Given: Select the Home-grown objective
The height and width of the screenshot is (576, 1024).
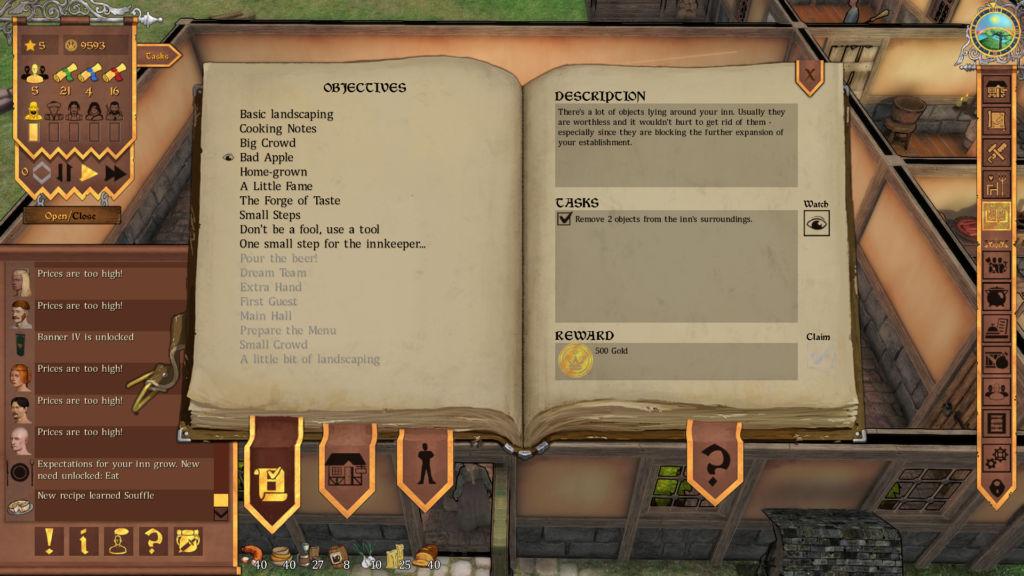Looking at the screenshot, I should coord(273,172).
